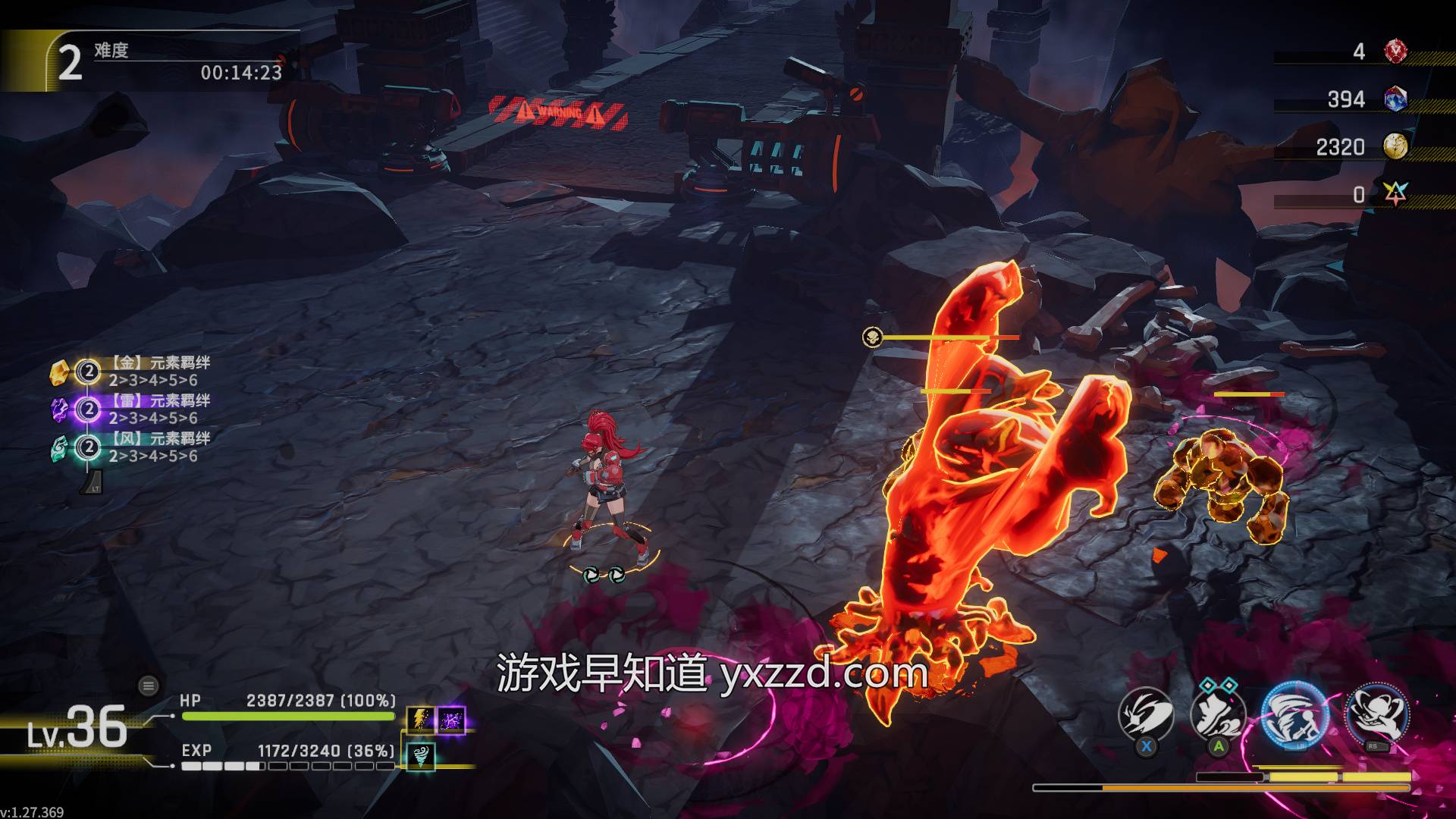This screenshot has width=1456, height=819.
Task: Select the purple lightning buff icon
Action: [x=452, y=720]
